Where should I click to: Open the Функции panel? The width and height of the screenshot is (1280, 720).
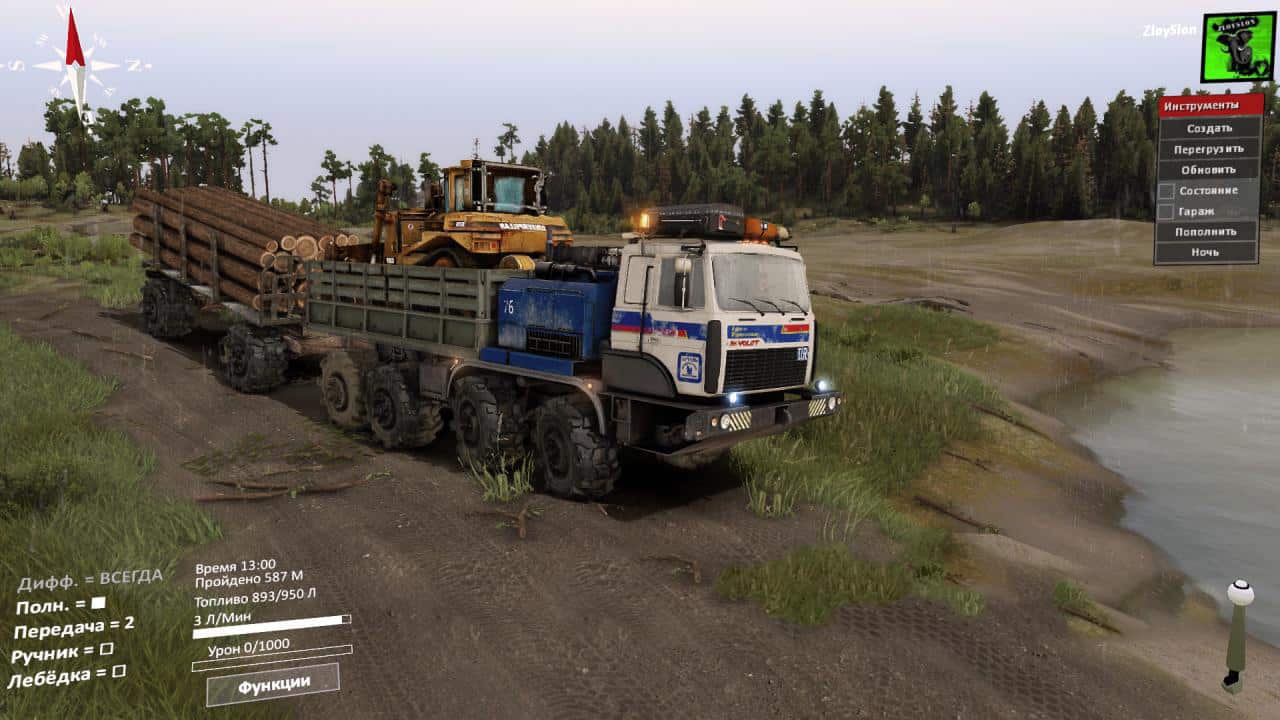click(x=273, y=685)
